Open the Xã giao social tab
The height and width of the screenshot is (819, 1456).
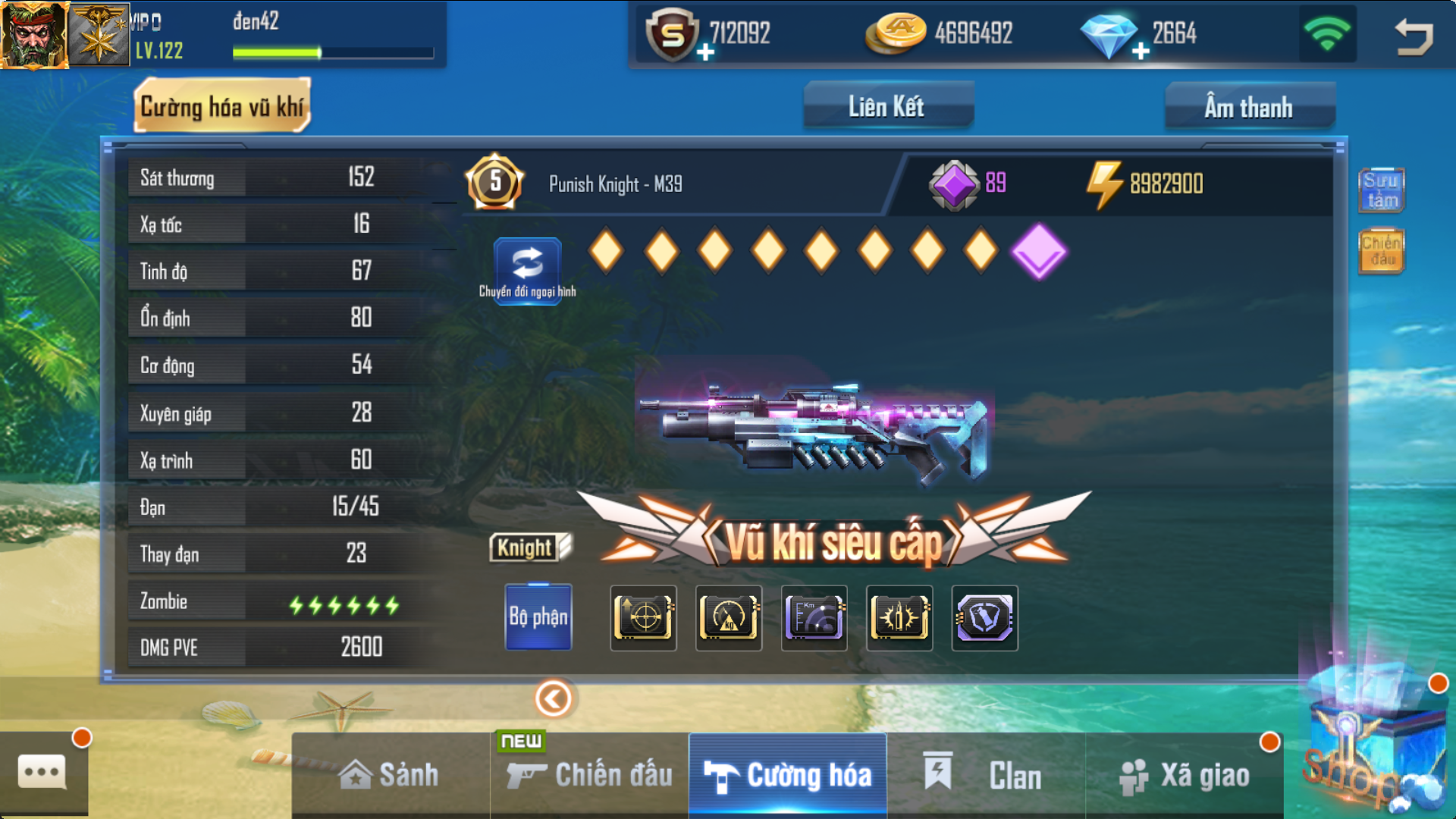(1185, 775)
